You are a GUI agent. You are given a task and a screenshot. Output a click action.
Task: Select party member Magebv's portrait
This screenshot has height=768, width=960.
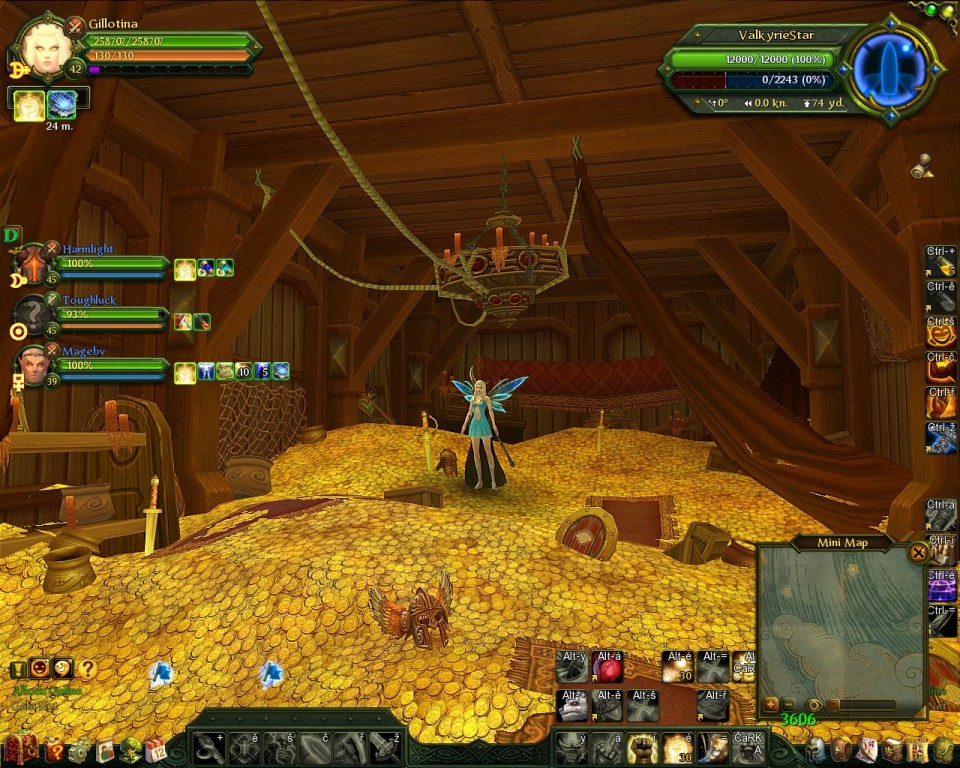pos(32,366)
